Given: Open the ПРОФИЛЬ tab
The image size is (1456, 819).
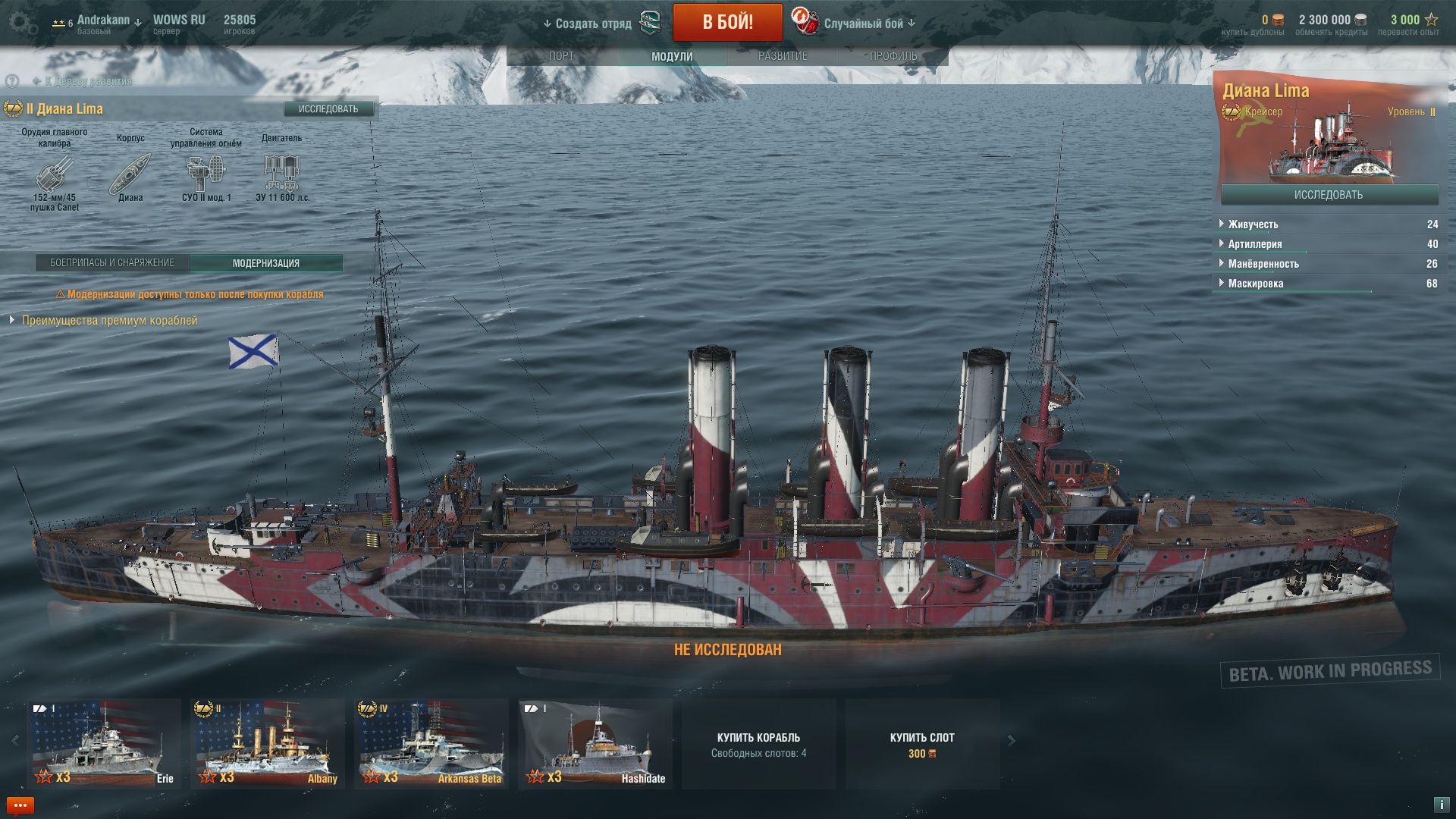Looking at the screenshot, I should click(893, 56).
